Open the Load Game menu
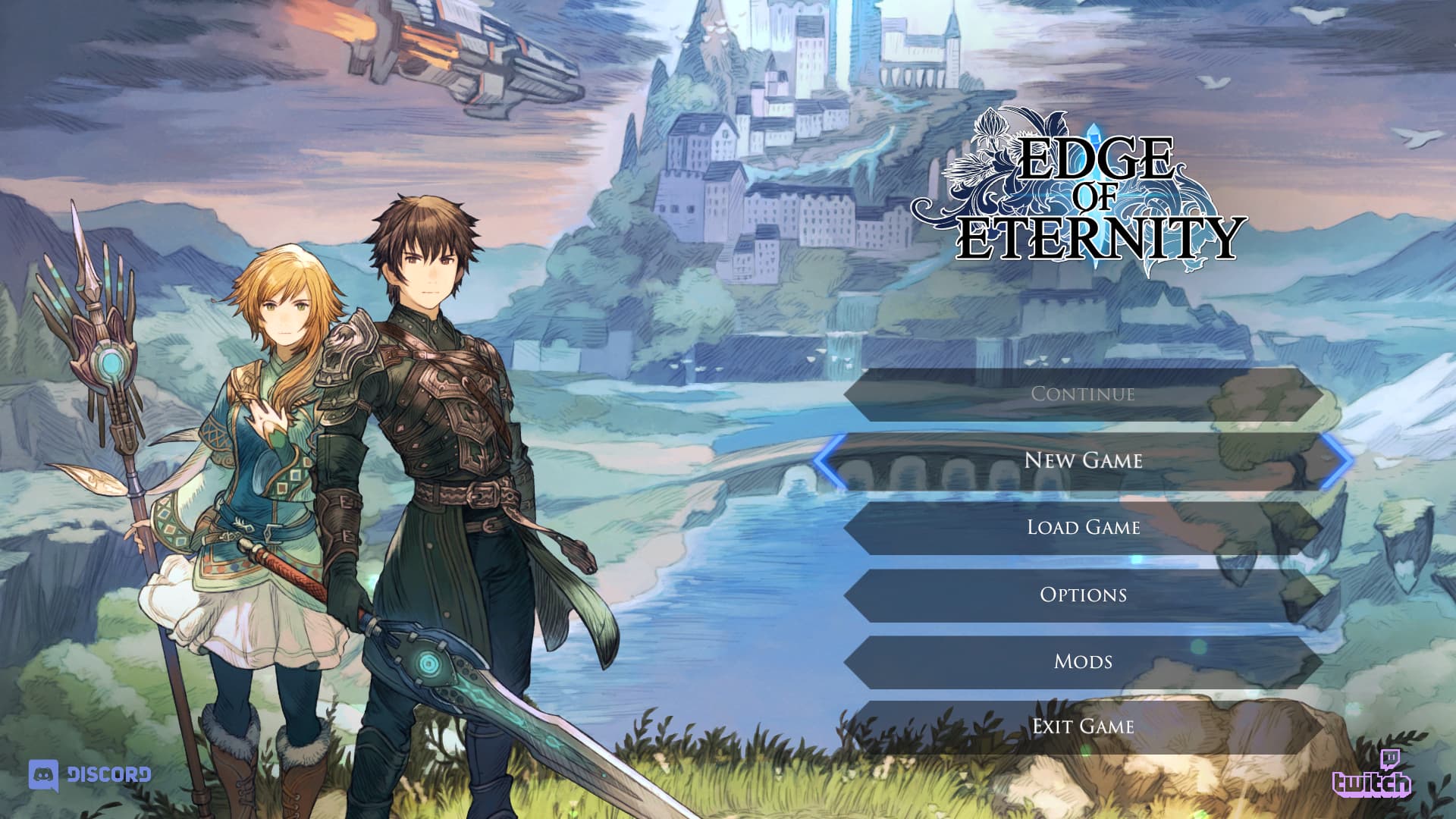 click(1083, 527)
